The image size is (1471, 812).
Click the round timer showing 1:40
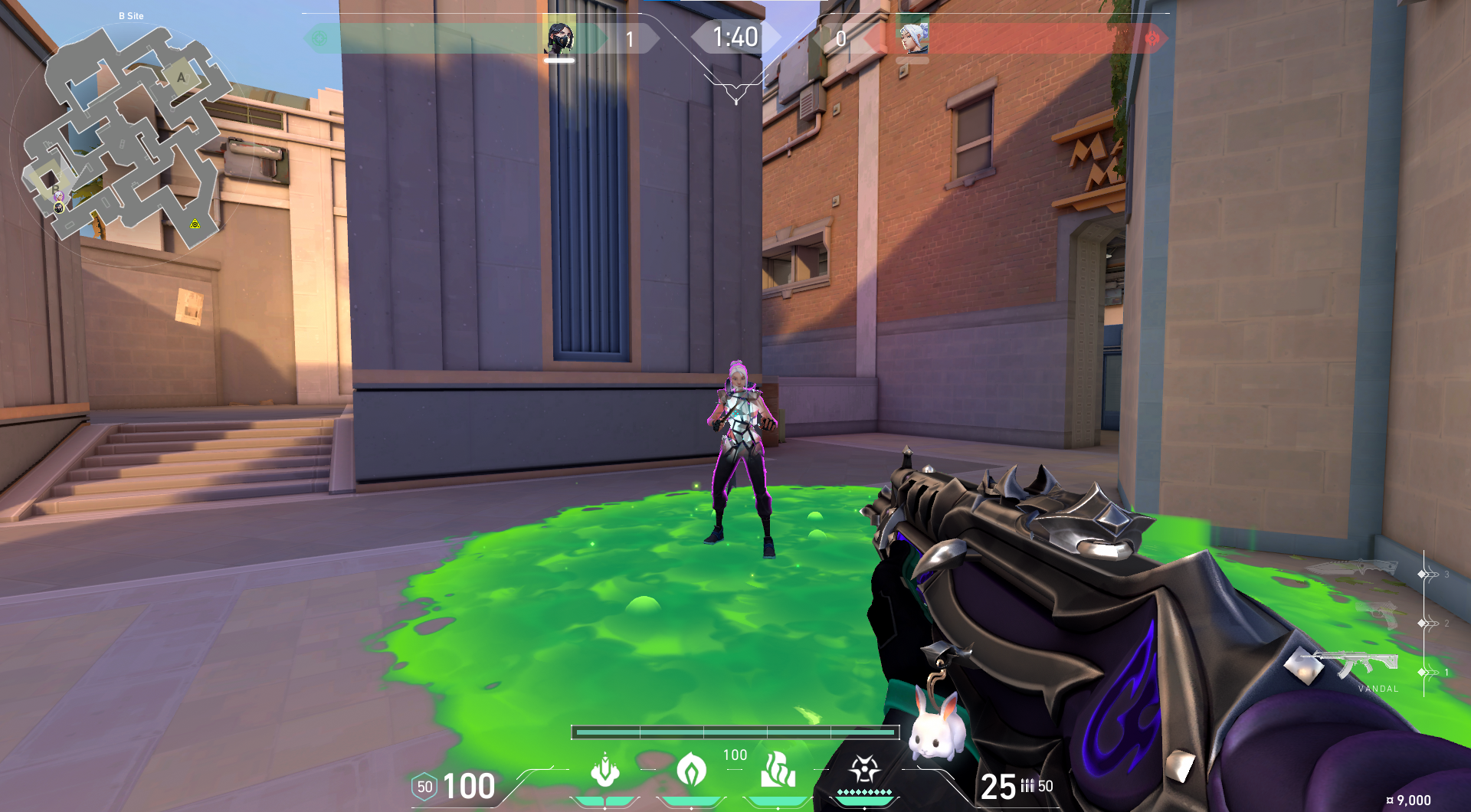click(735, 35)
